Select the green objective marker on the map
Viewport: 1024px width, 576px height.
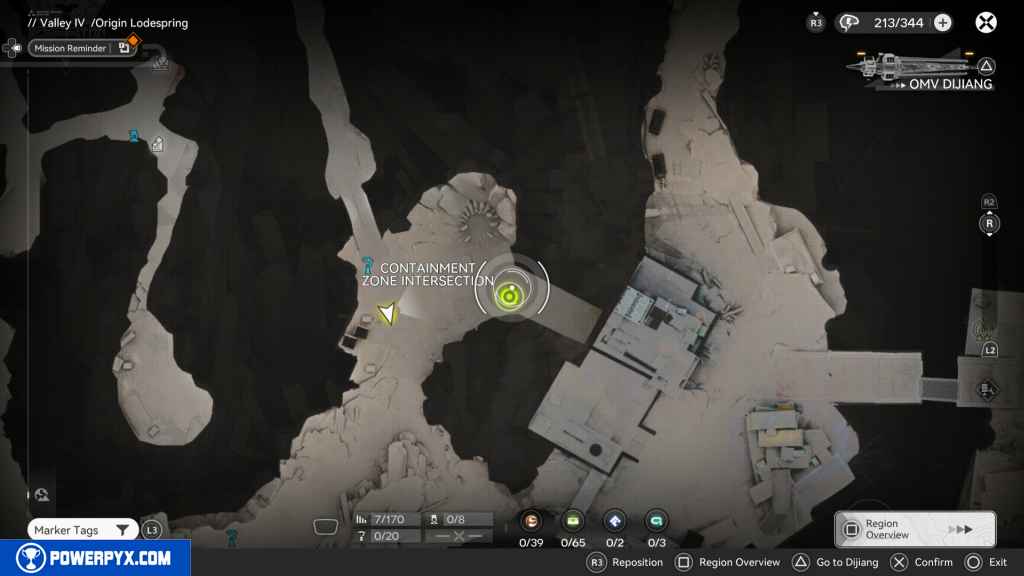pyautogui.click(x=510, y=294)
